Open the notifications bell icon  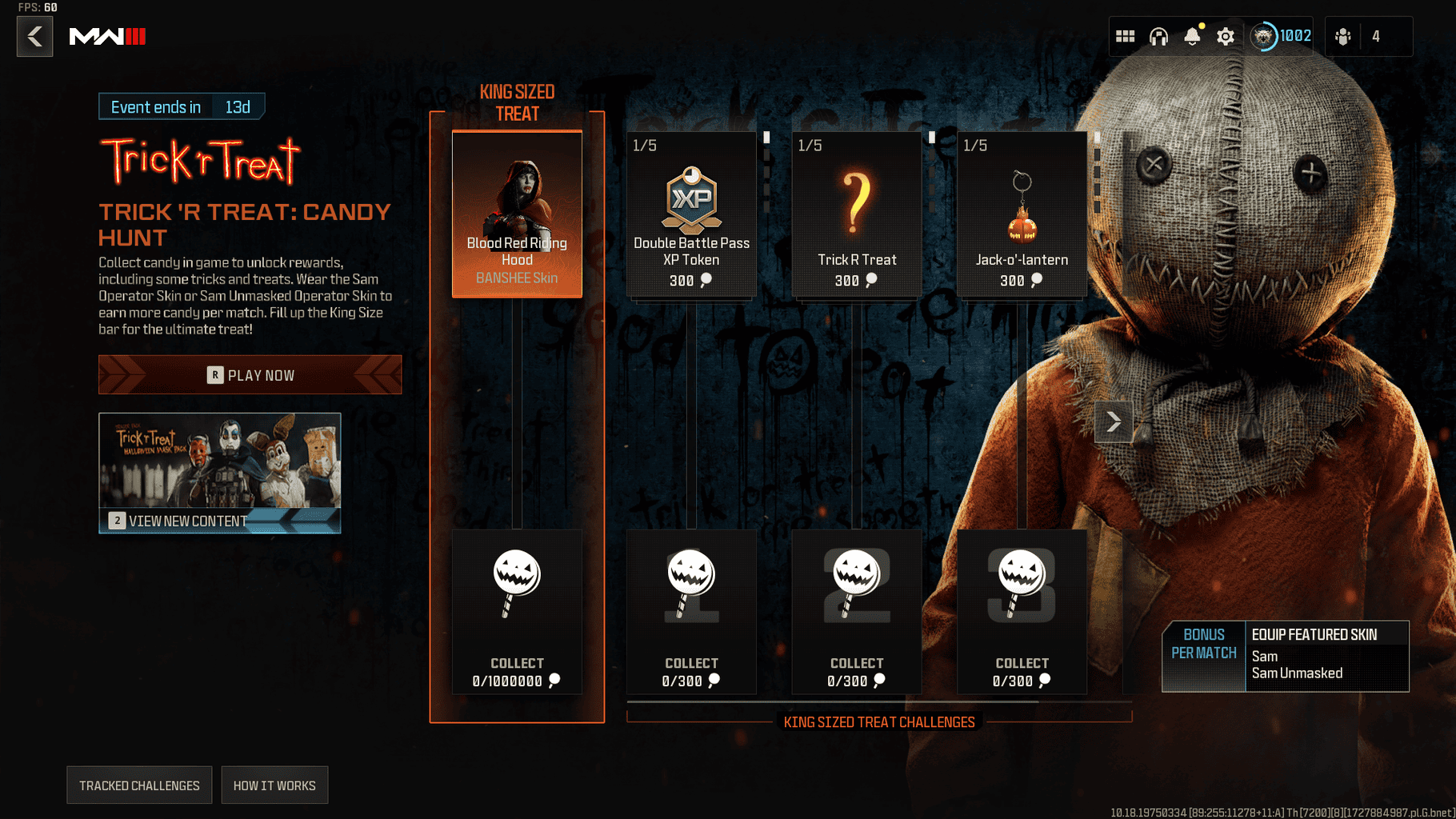(x=1194, y=36)
